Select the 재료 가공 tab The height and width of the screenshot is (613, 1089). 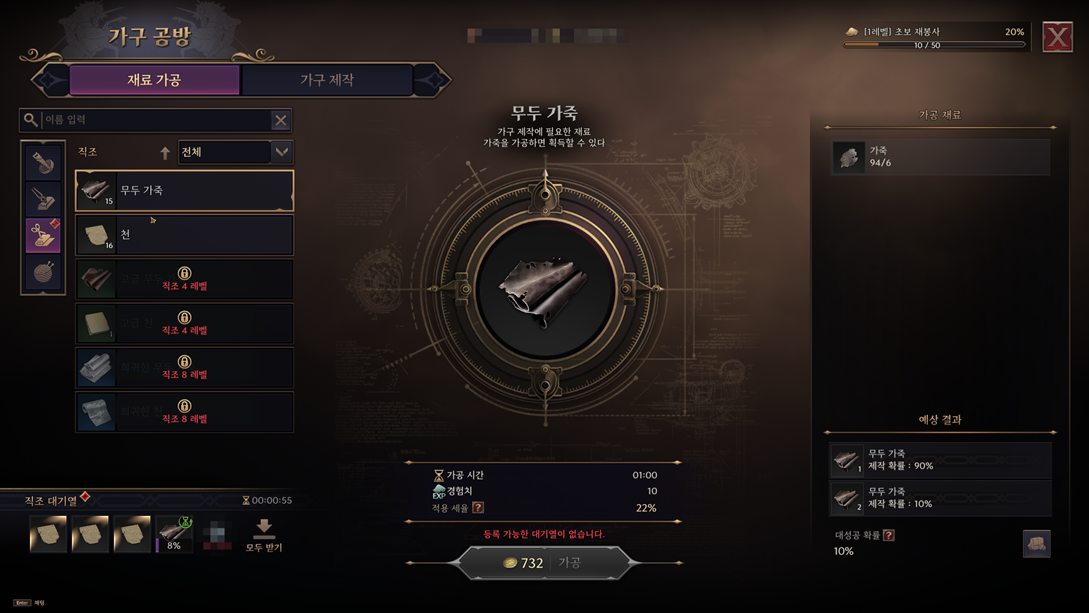click(x=154, y=80)
